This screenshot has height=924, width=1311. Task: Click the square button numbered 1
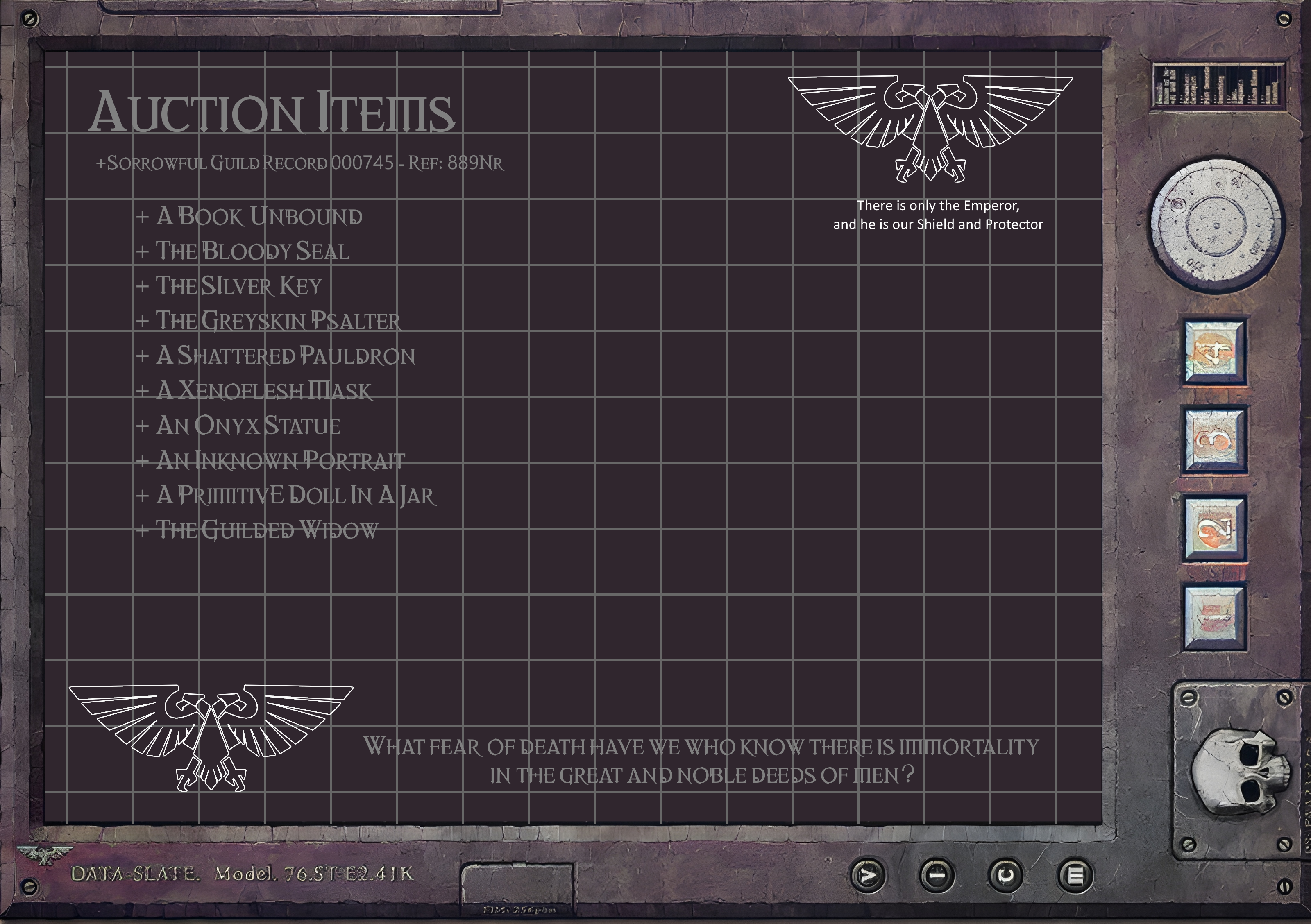click(x=1214, y=617)
